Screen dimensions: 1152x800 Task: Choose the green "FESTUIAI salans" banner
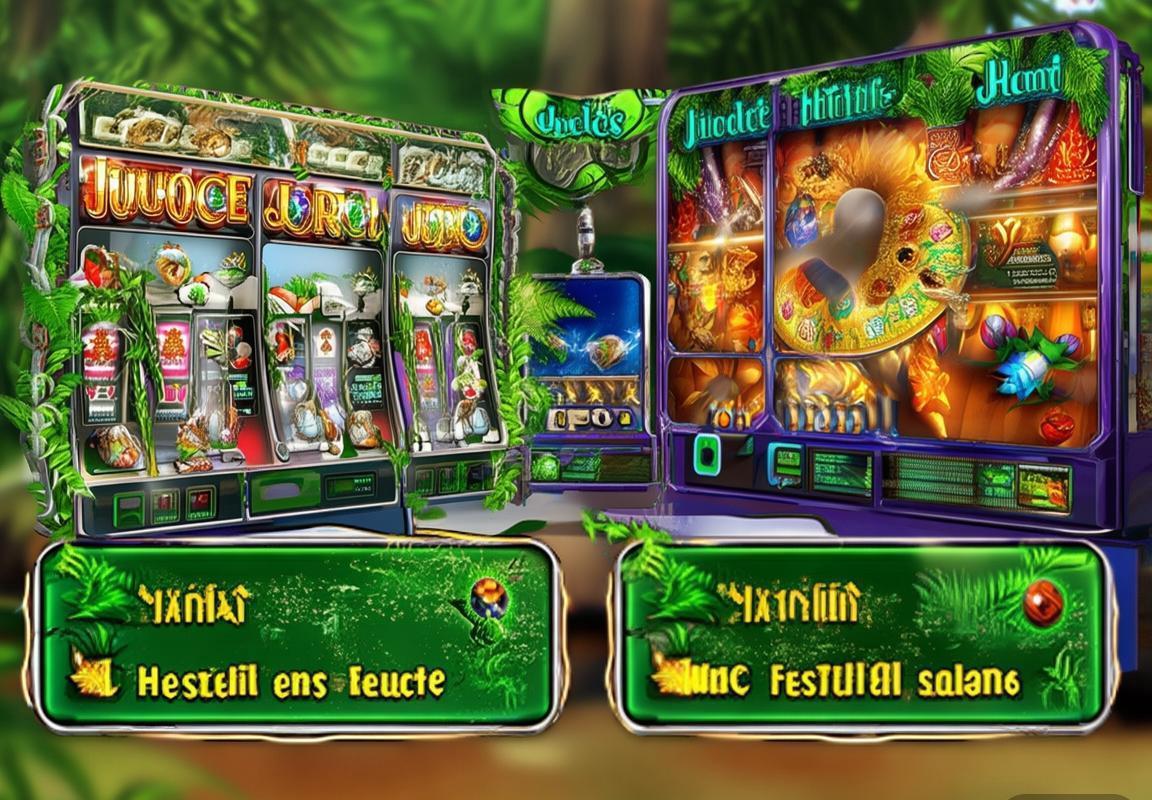coord(864,634)
